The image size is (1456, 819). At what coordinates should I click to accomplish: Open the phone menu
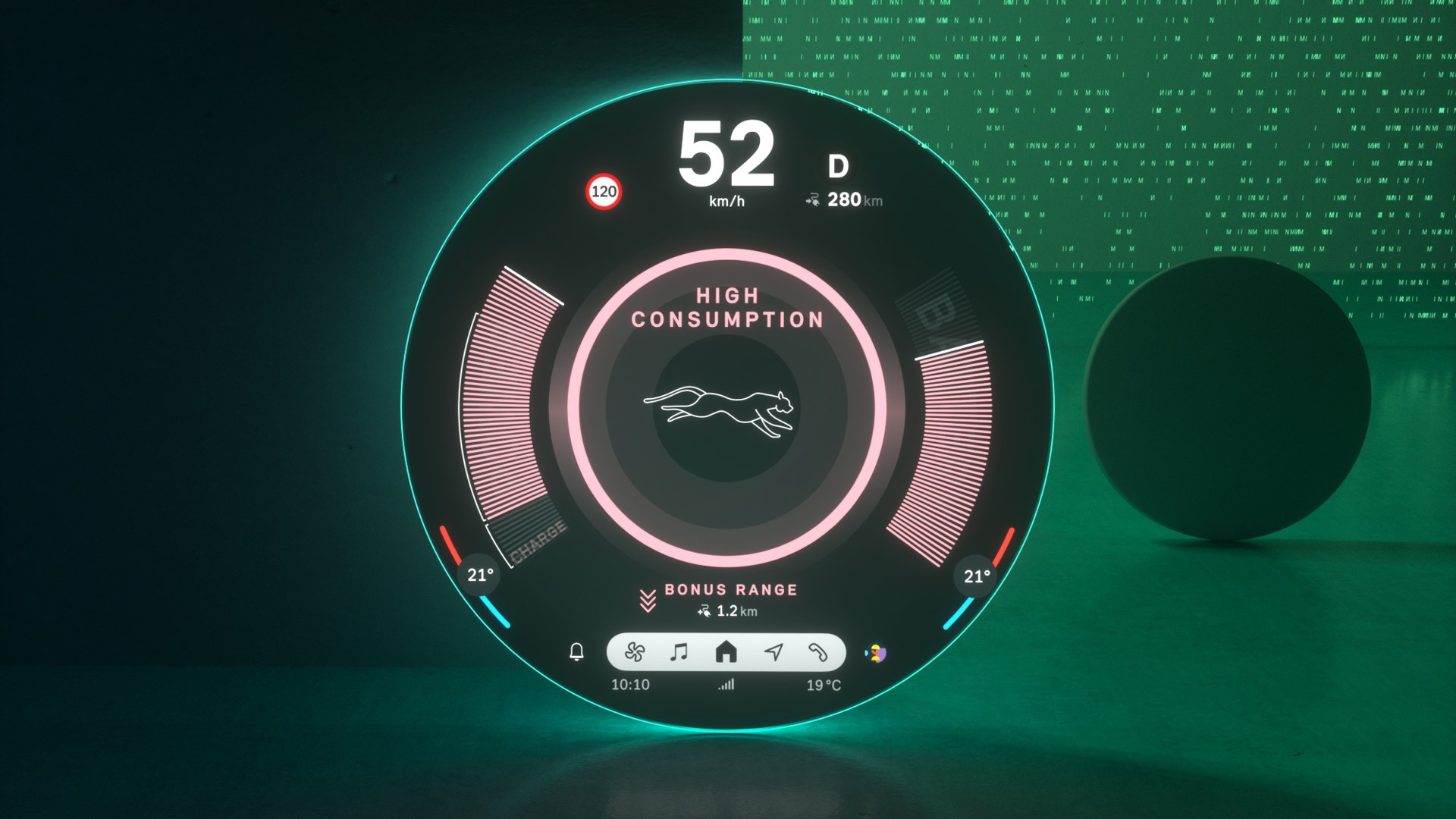[817, 652]
